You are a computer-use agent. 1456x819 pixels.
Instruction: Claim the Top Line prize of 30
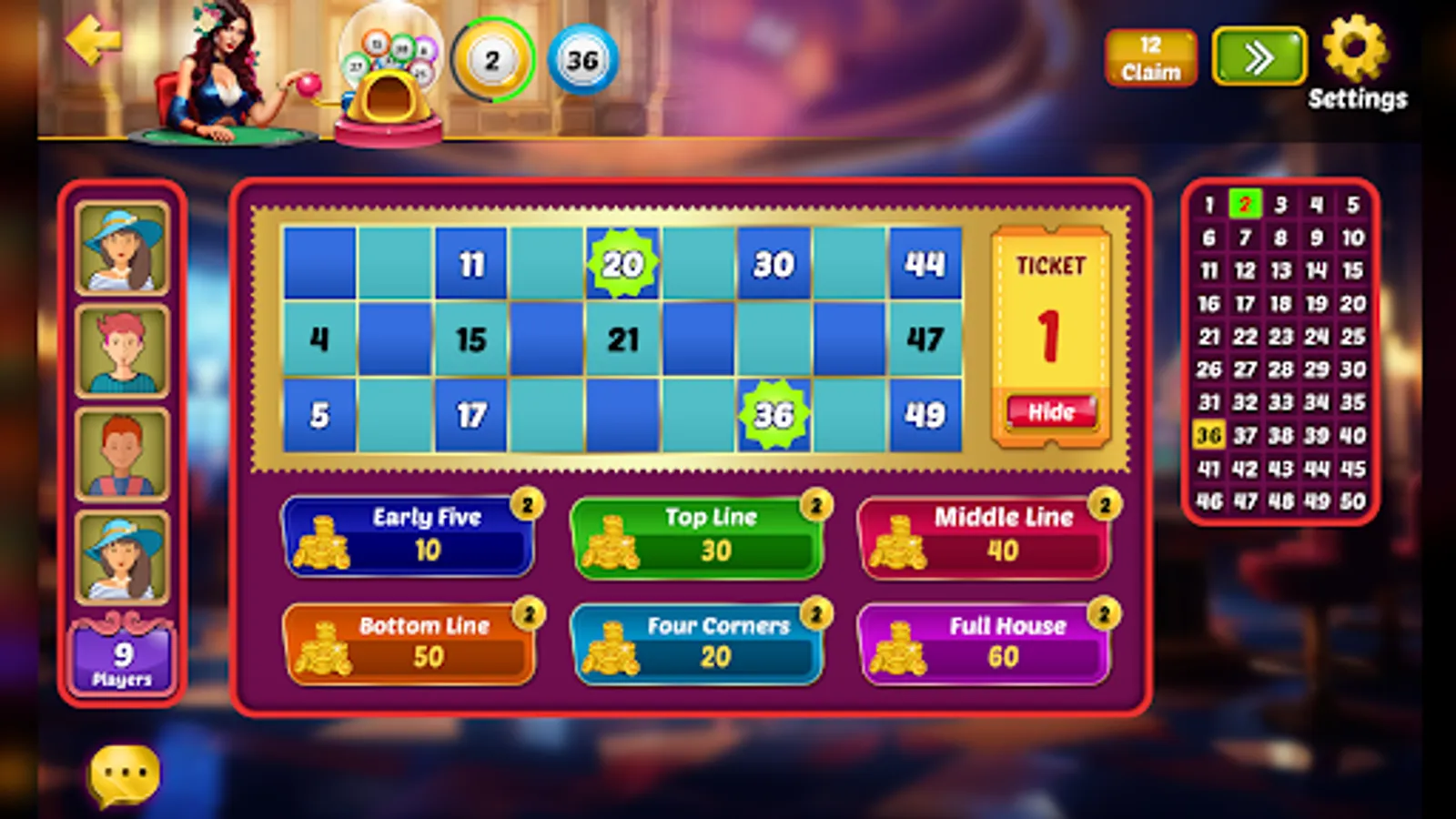(x=696, y=537)
